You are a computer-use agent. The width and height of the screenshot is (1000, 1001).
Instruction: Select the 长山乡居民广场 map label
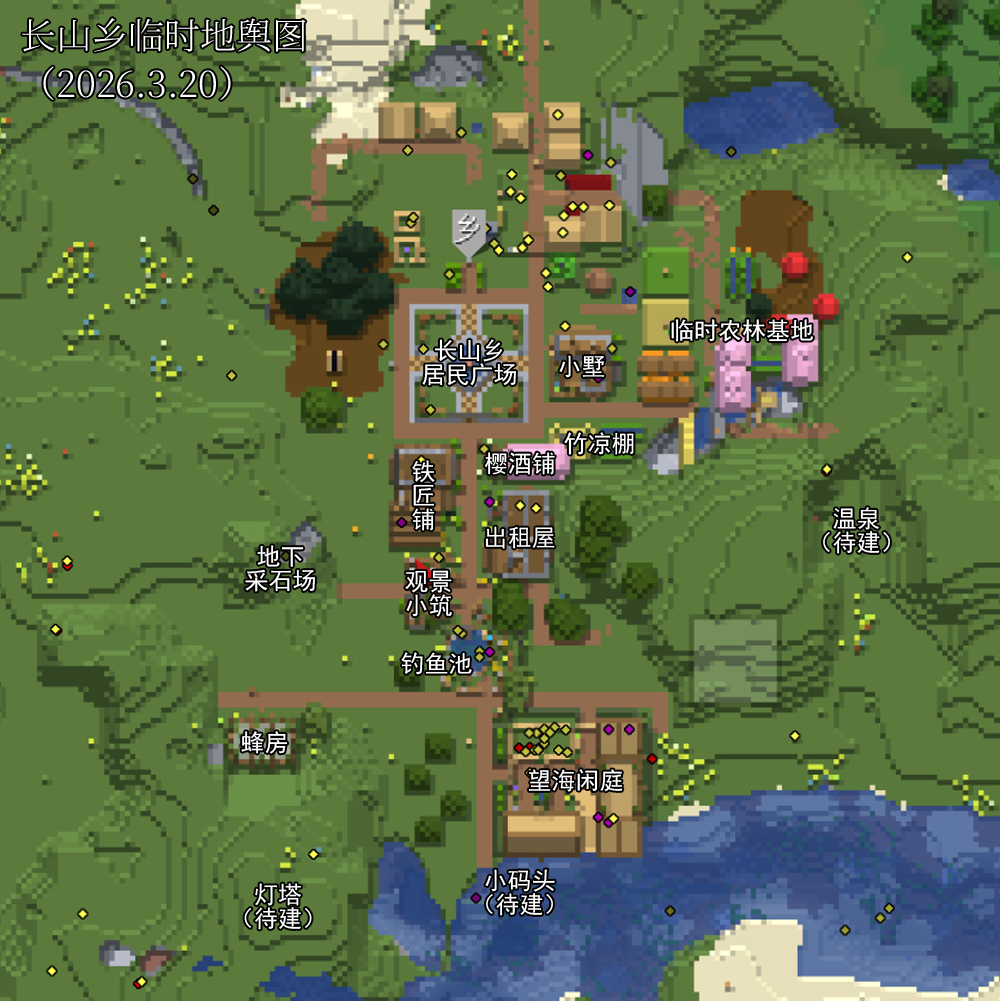point(469,363)
